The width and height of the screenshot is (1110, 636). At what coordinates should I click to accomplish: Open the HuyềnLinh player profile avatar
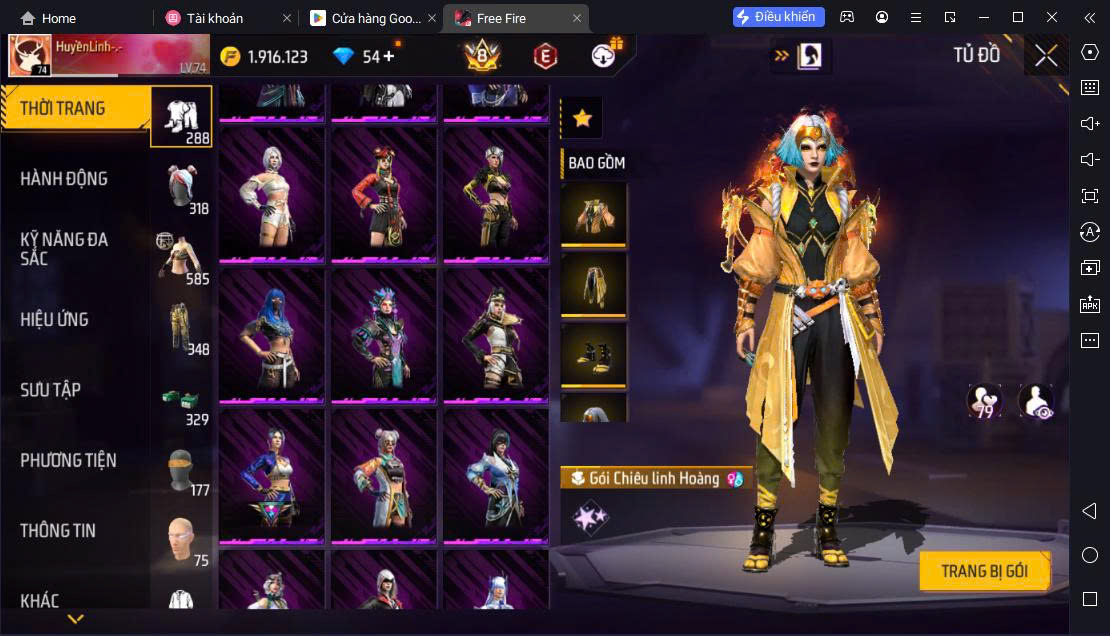tap(30, 56)
